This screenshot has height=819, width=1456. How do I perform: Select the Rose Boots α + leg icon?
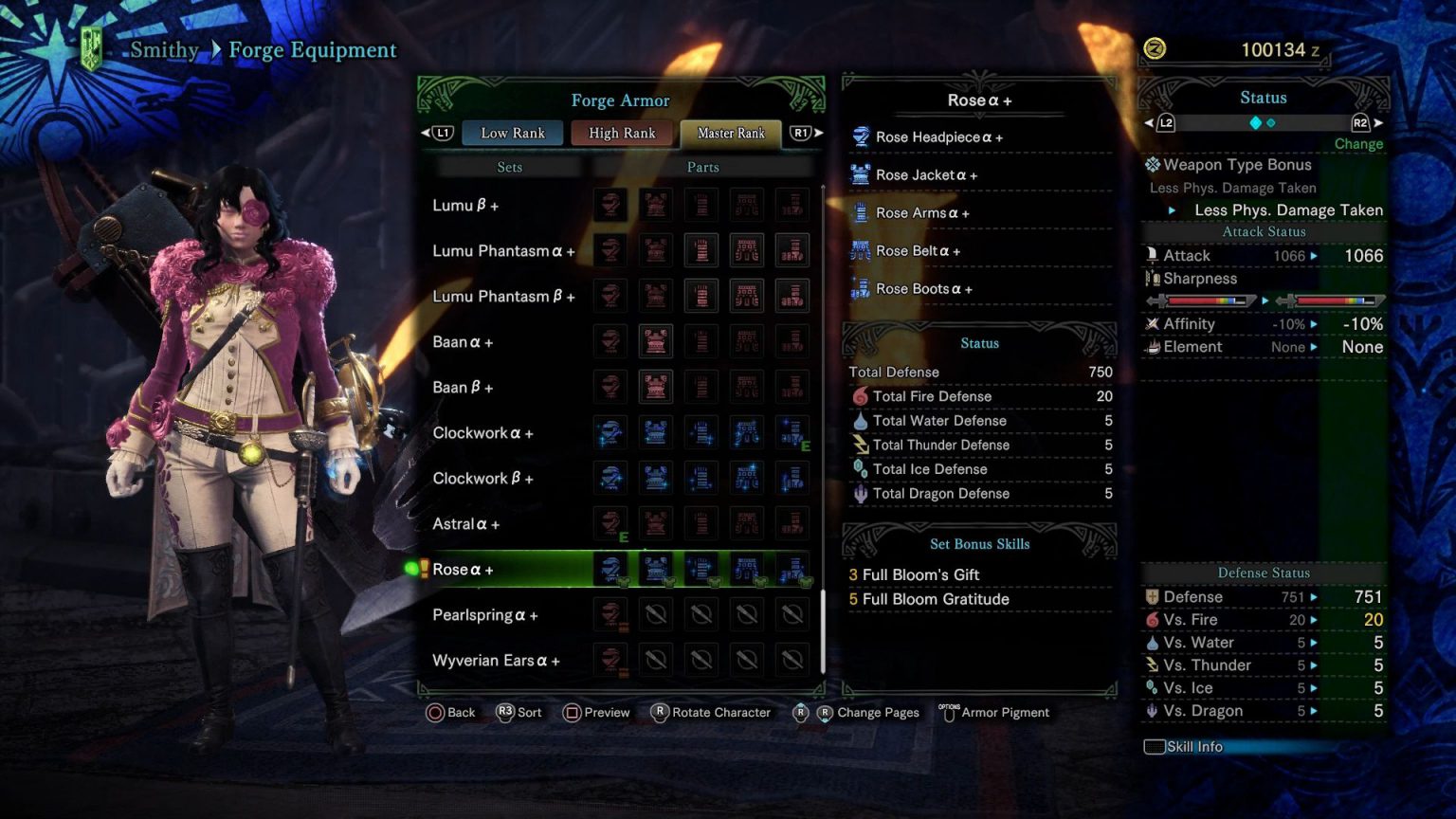(861, 288)
